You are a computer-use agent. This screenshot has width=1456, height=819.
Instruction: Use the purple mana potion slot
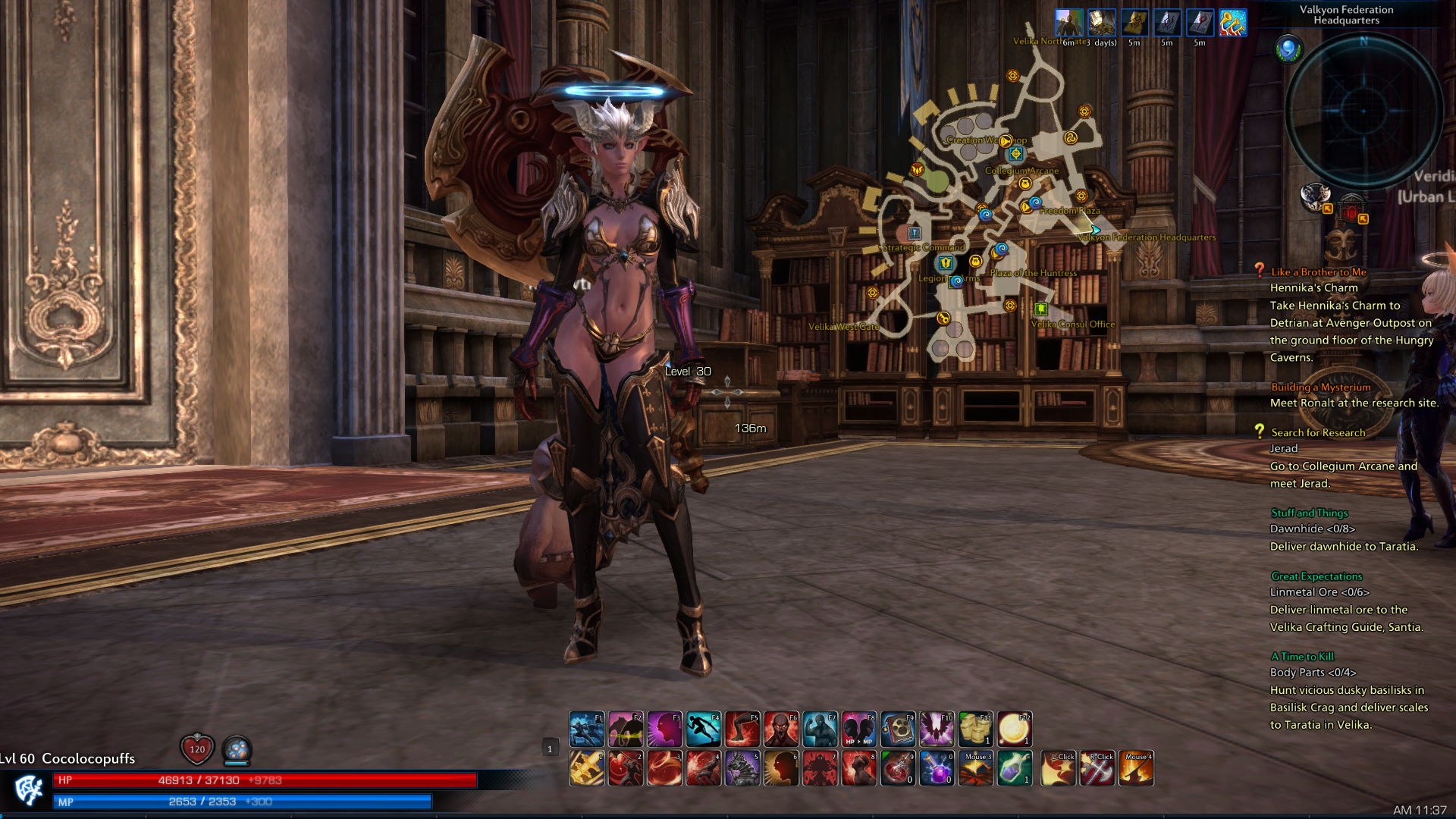coord(937,768)
